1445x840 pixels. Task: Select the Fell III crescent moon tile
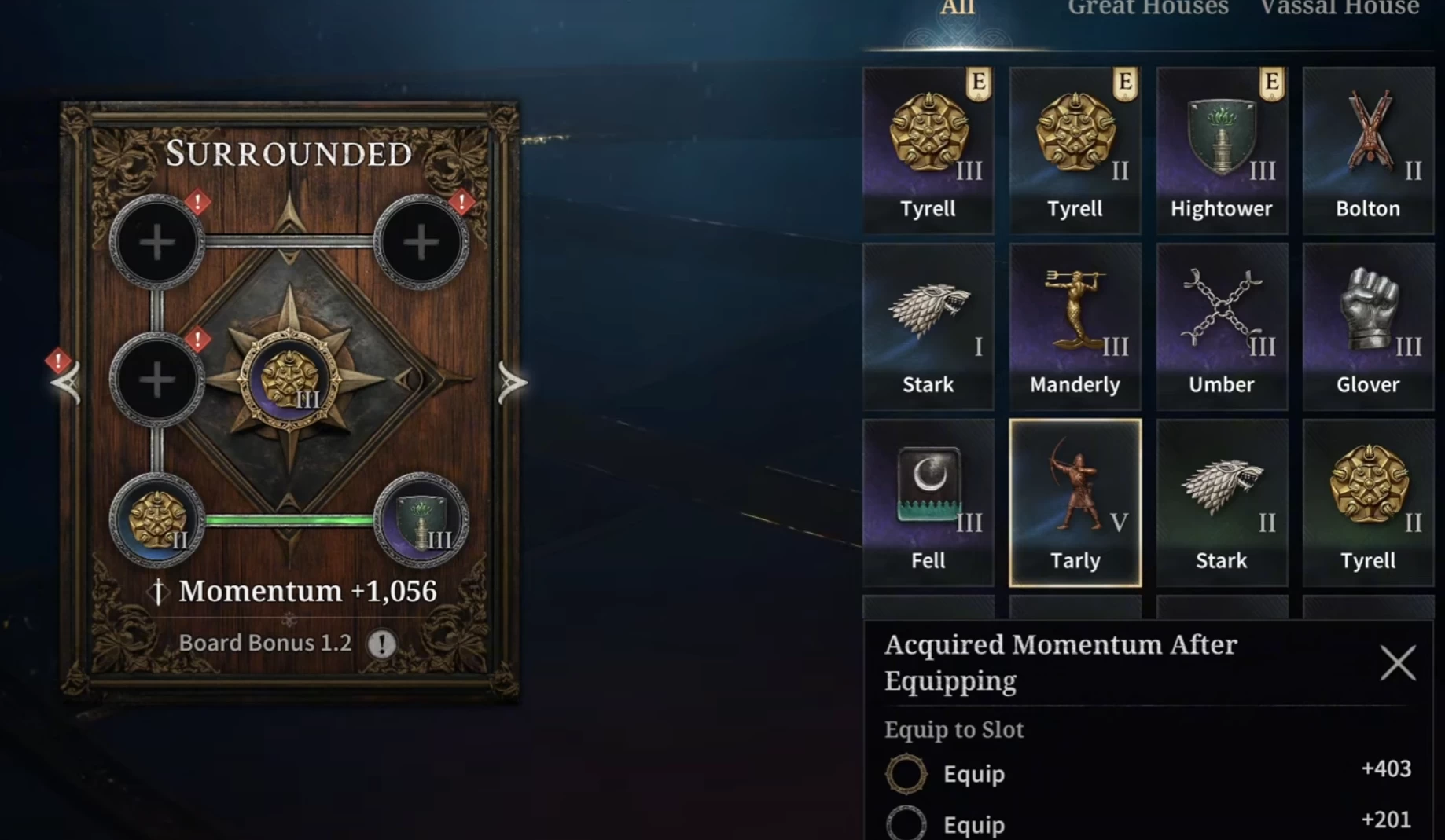point(928,502)
